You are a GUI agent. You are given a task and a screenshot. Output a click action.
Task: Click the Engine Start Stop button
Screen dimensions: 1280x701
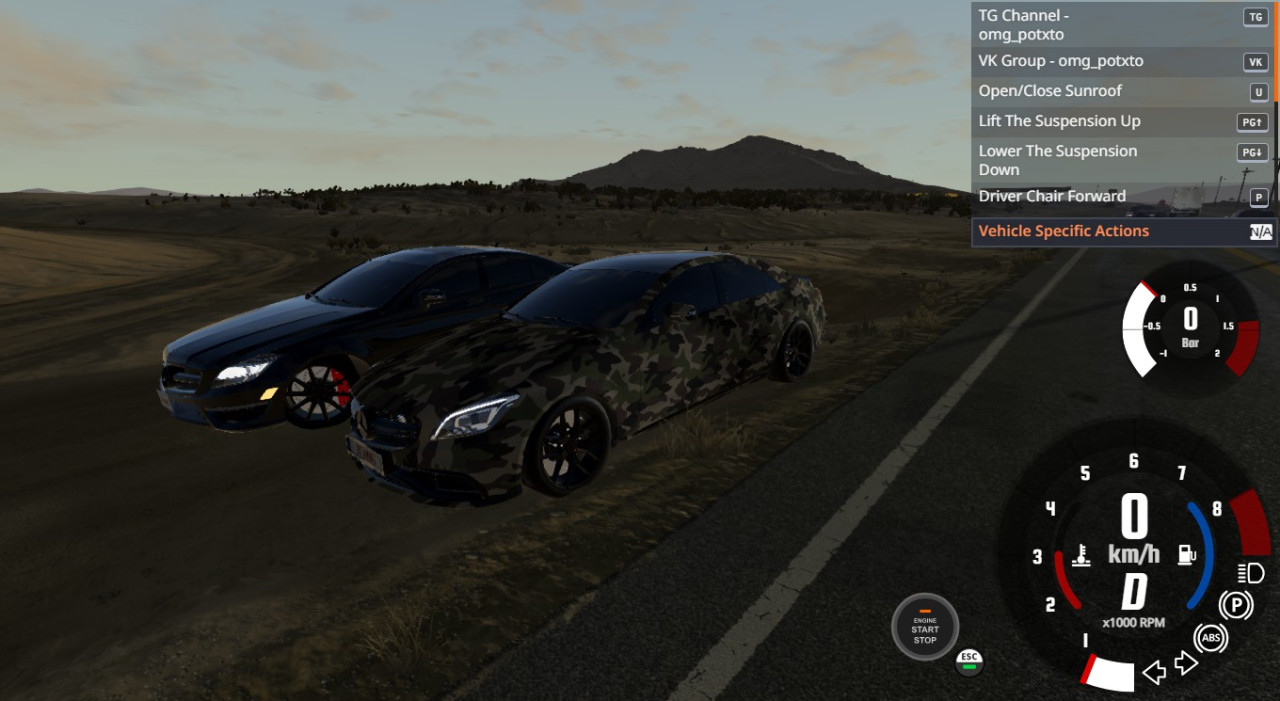(925, 628)
